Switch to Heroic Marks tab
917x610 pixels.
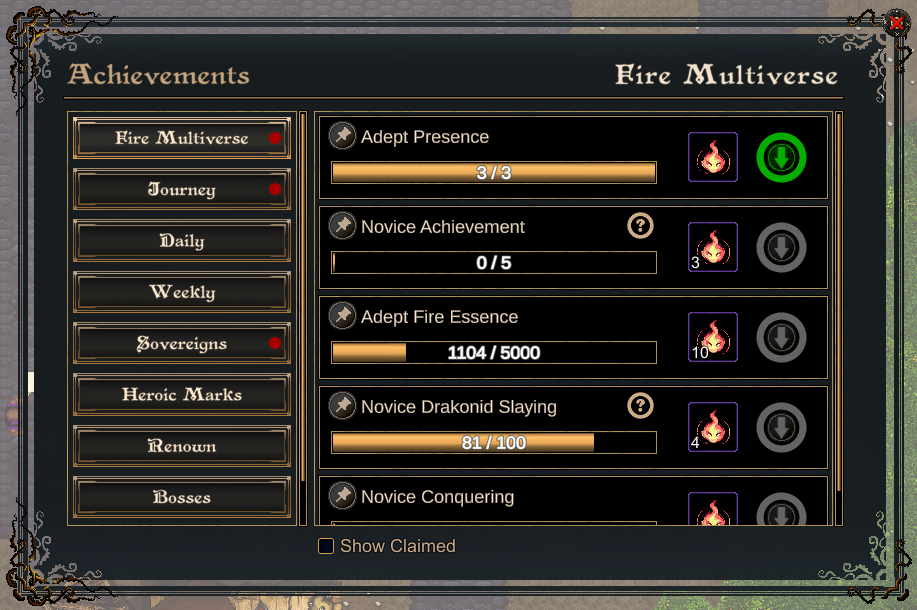click(182, 395)
